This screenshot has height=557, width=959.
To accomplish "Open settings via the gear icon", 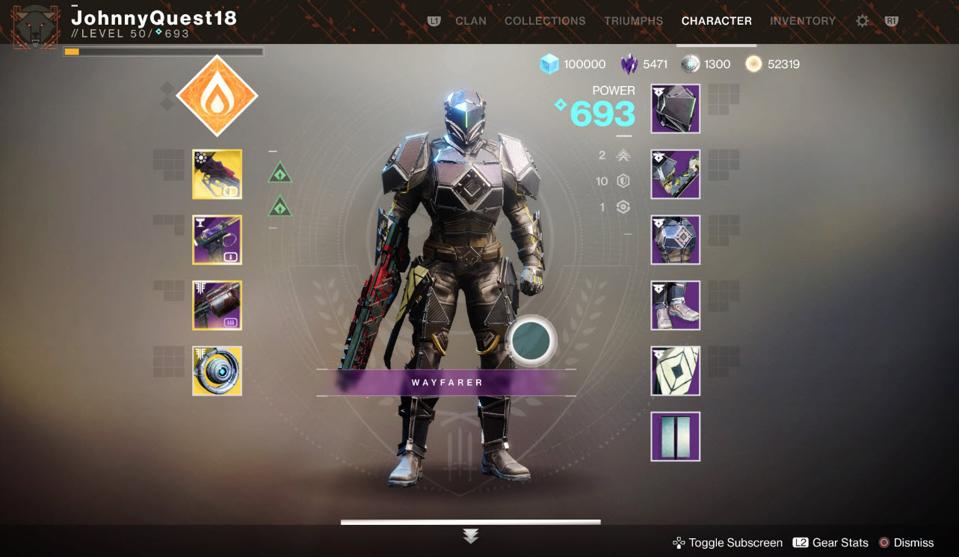I will (862, 21).
